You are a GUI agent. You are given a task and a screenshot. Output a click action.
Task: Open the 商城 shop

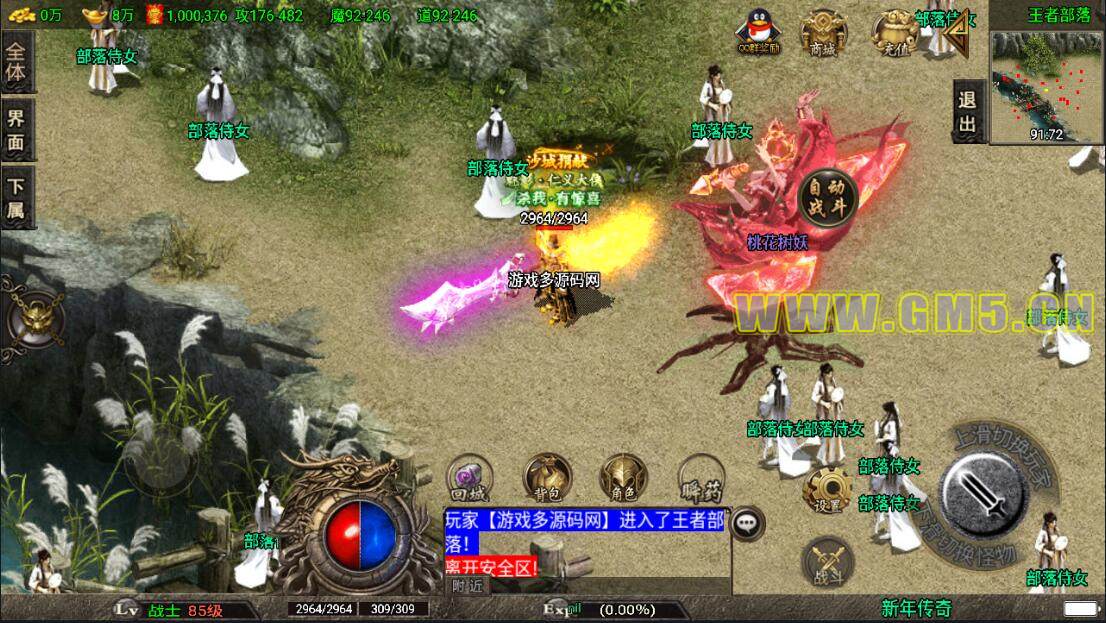823,33
